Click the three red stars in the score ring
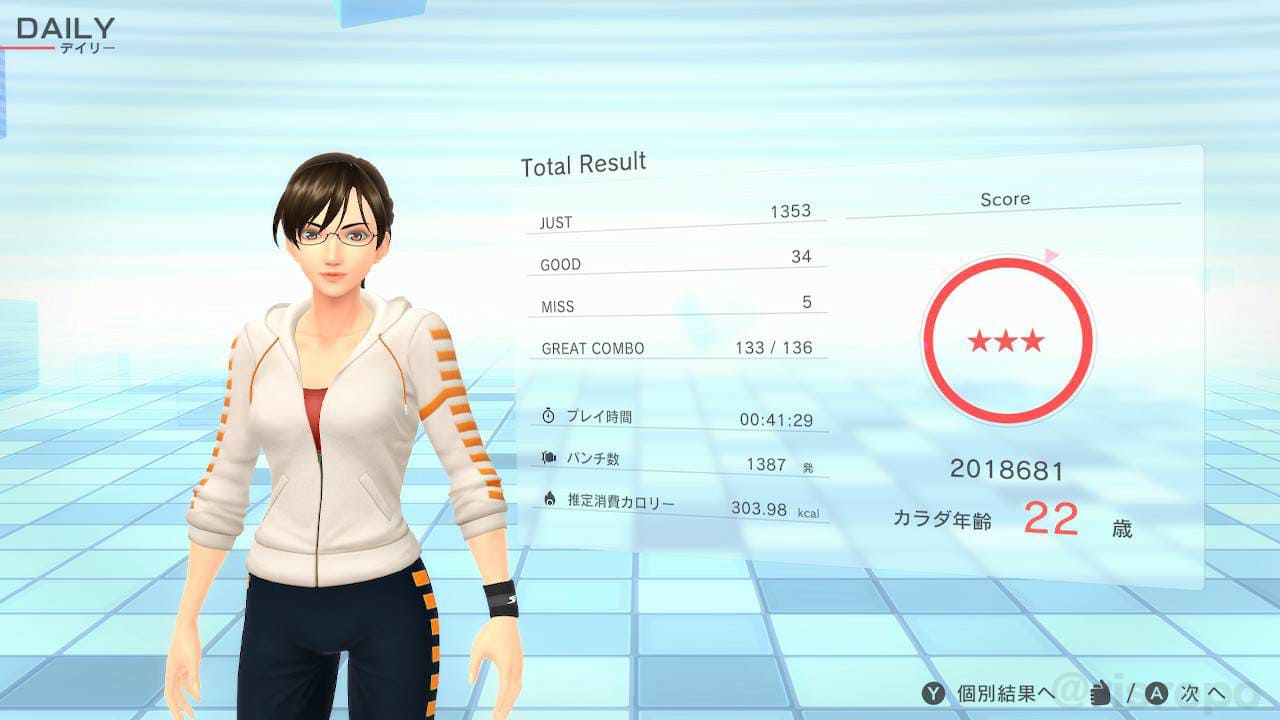Image resolution: width=1280 pixels, height=720 pixels. click(x=1007, y=341)
